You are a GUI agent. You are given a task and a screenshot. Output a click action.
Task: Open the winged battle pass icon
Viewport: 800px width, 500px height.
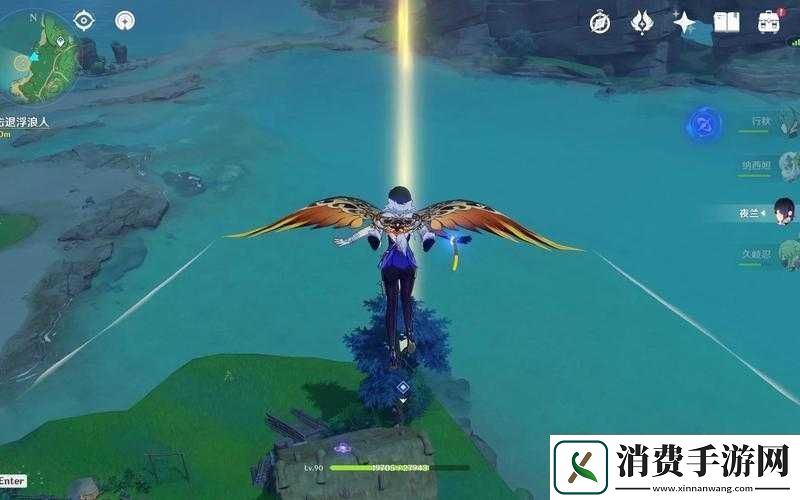[643, 22]
